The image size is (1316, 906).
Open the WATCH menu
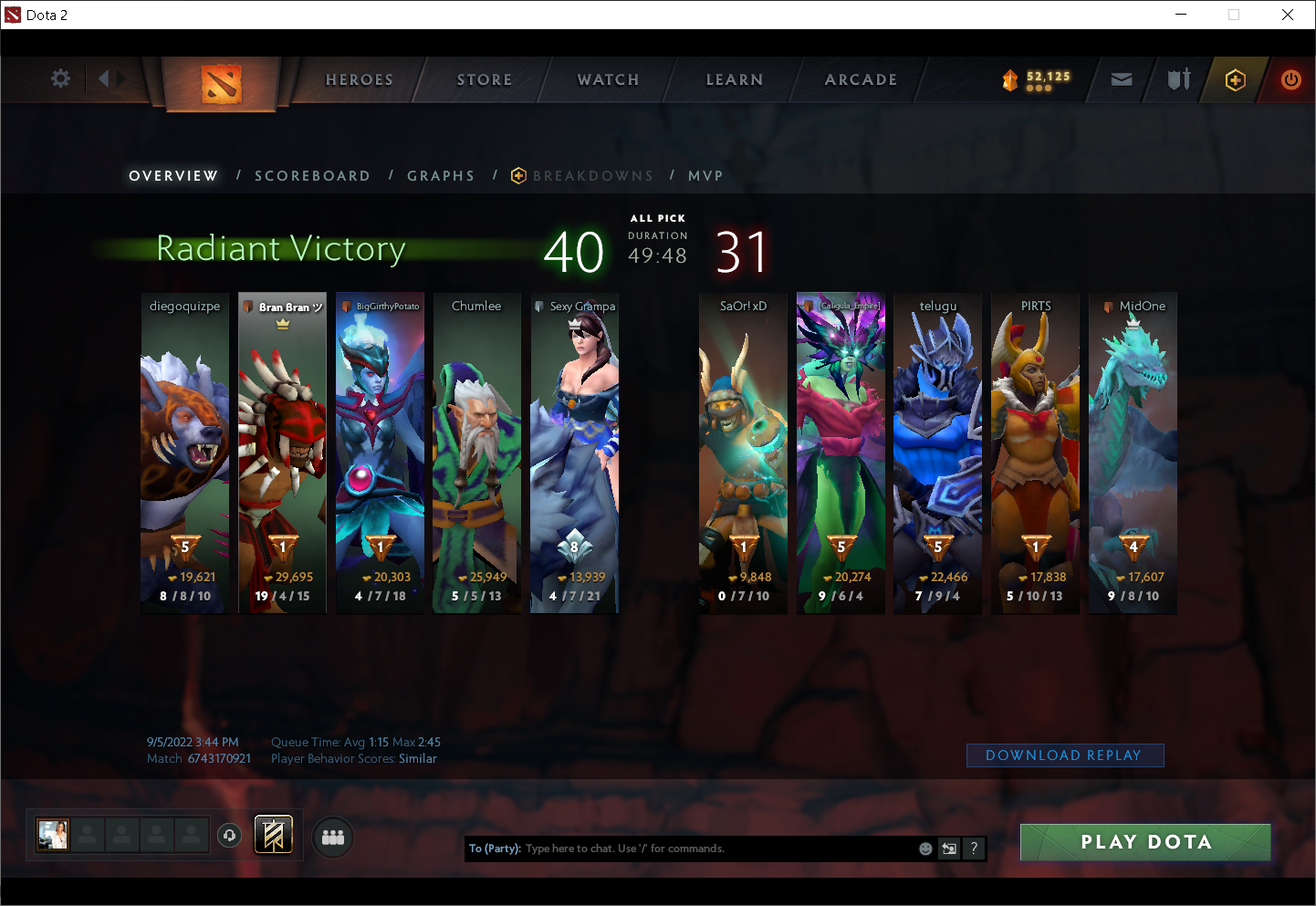(607, 79)
